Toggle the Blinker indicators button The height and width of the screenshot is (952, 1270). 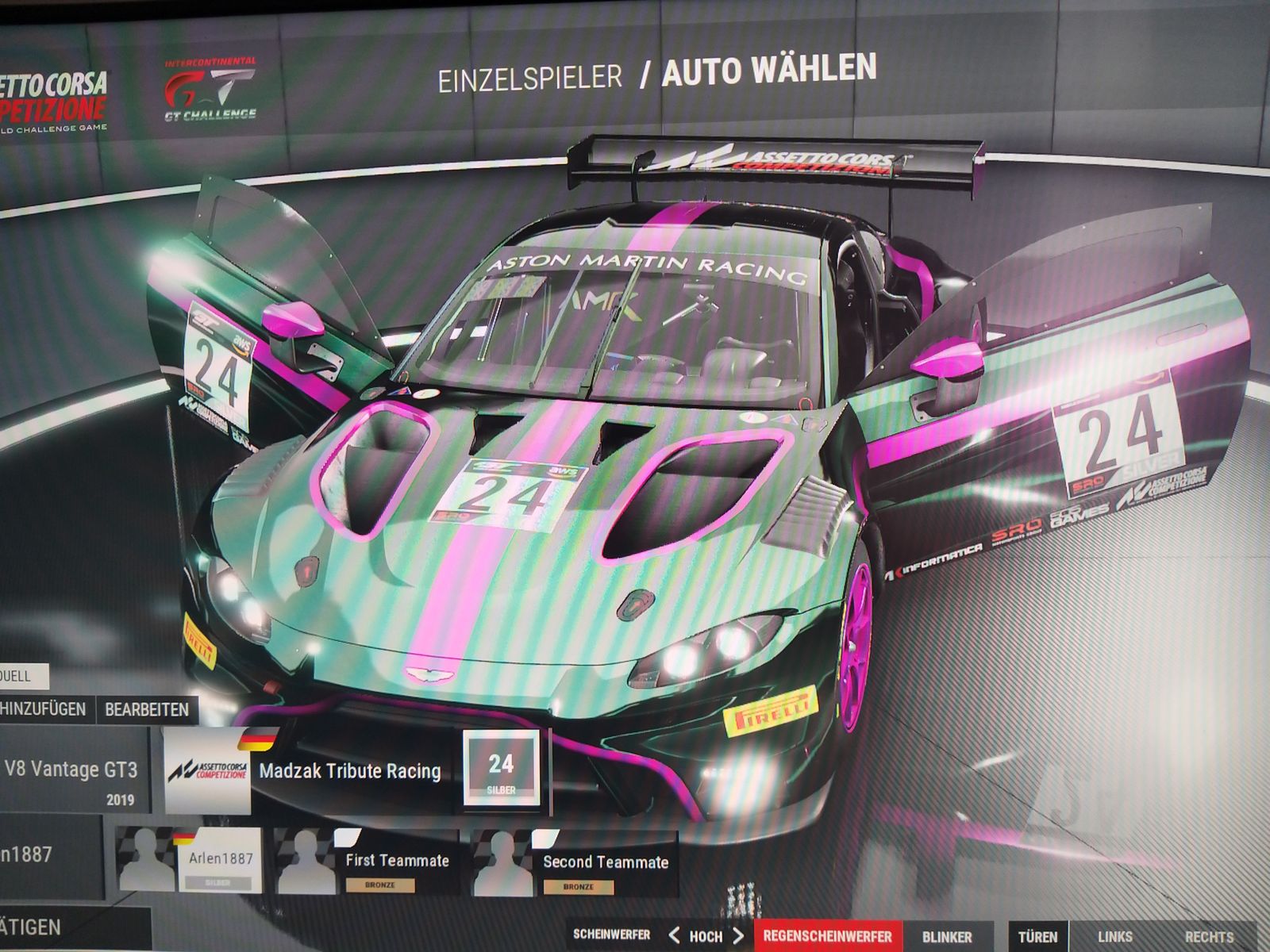[947, 937]
